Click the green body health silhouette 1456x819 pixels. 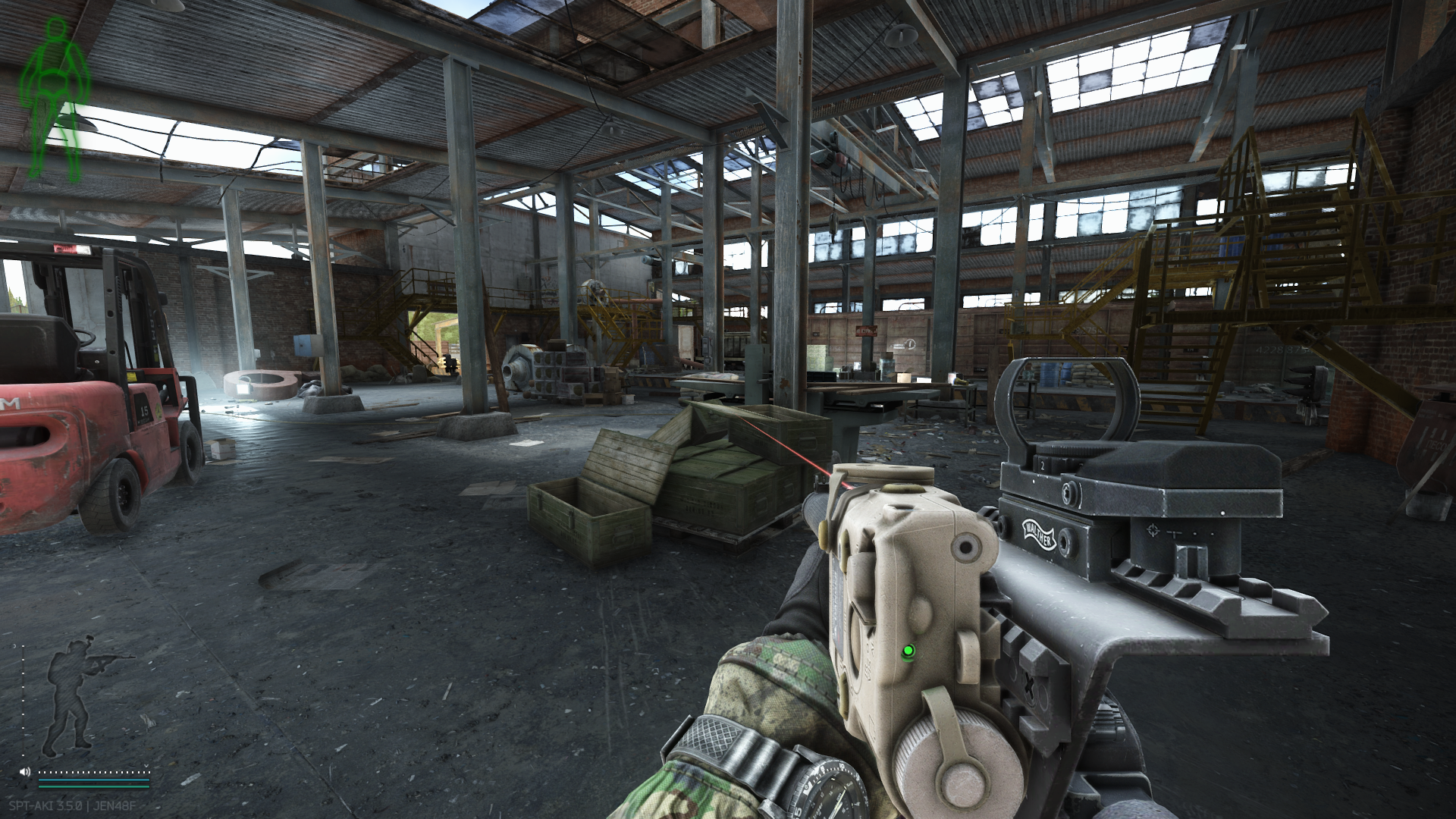55,99
